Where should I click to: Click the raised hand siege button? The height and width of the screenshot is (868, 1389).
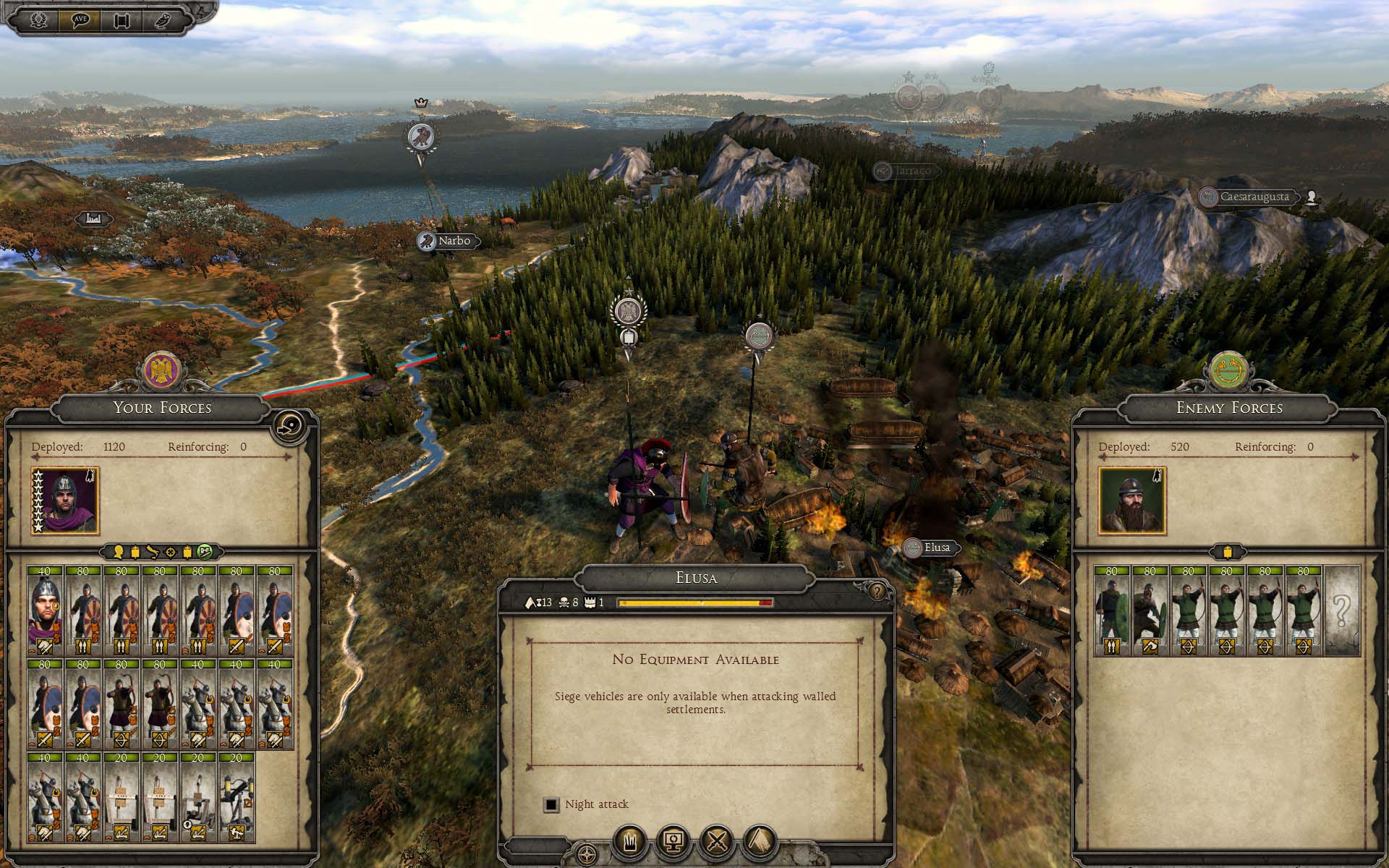click(630, 841)
